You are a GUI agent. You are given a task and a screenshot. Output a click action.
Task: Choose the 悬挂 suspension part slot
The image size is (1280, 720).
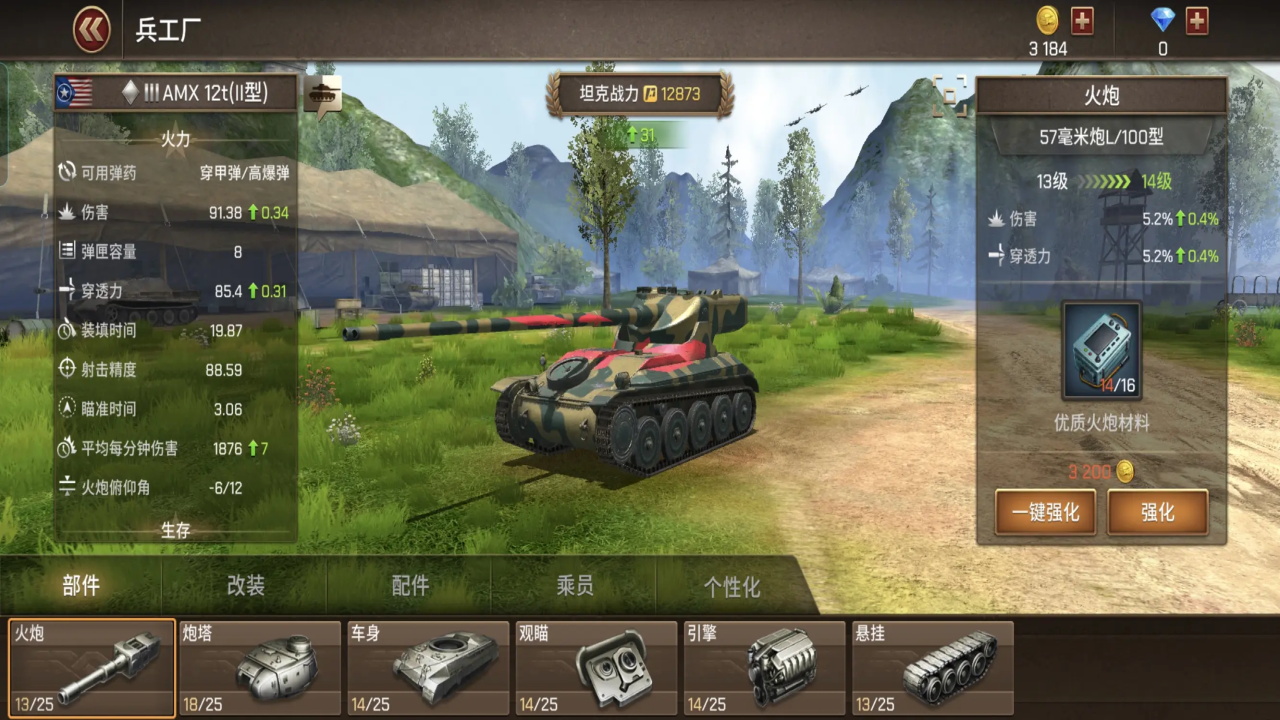click(932, 668)
